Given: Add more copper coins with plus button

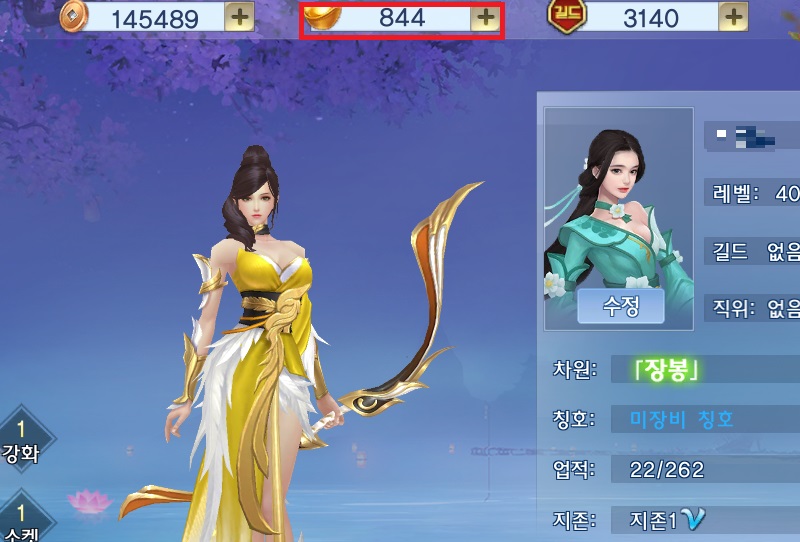Looking at the screenshot, I should coord(238,17).
